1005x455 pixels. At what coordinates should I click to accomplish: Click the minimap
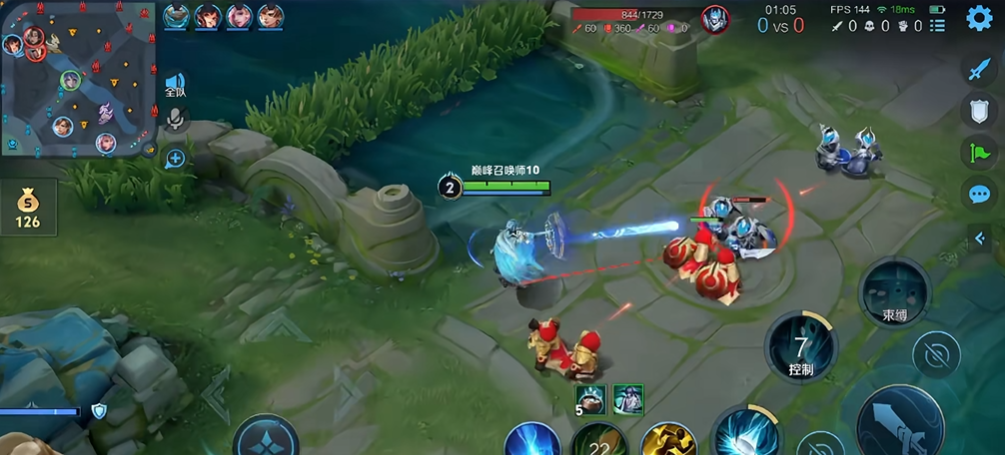(78, 80)
